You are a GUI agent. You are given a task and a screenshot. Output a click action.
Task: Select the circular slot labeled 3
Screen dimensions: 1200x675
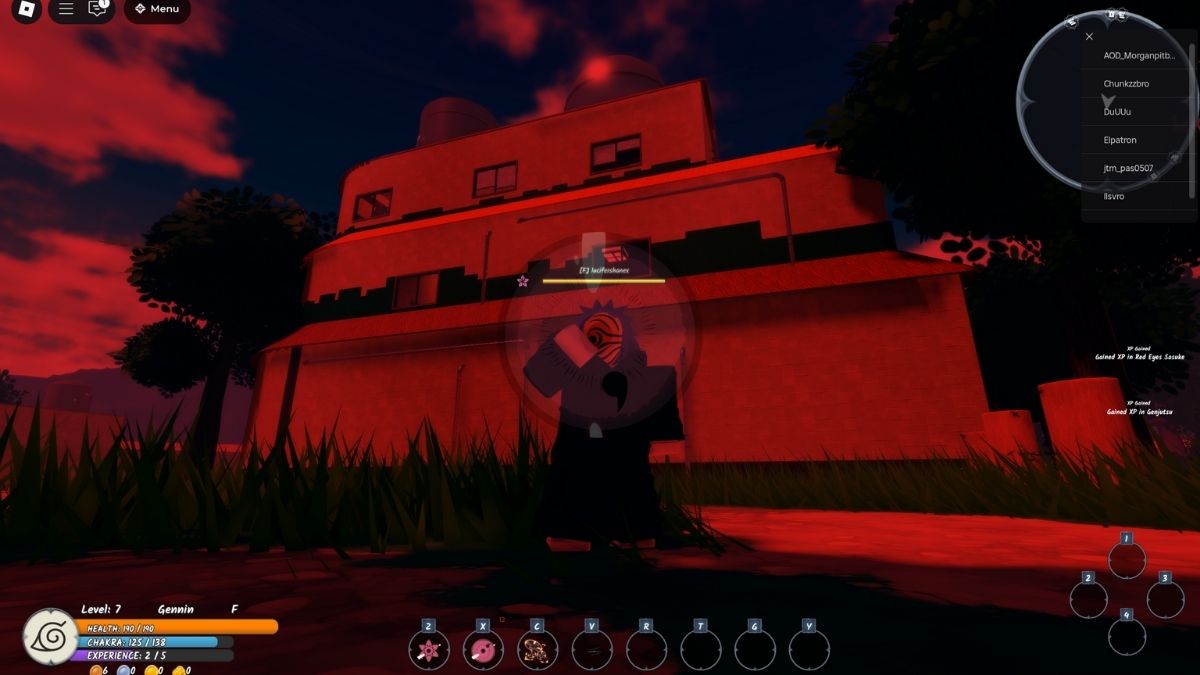pos(1164,599)
